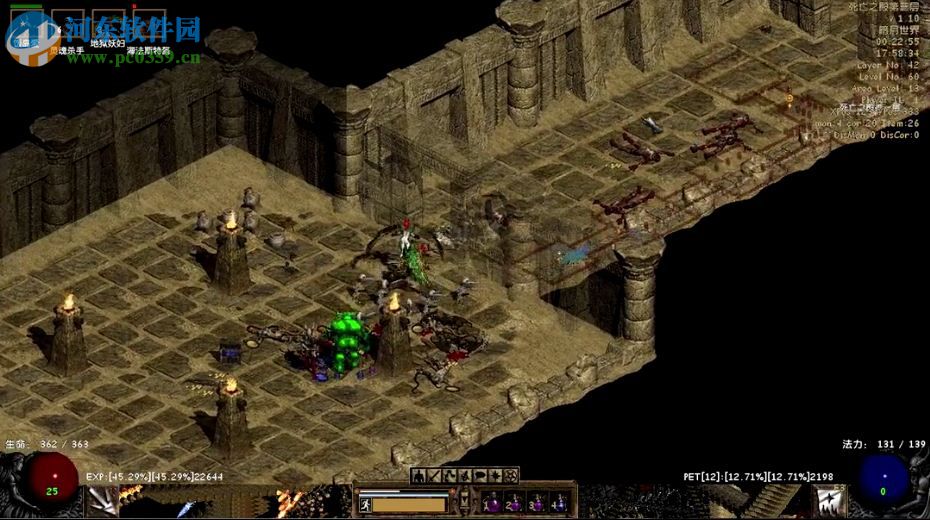Open the pentagram game menu icon
Screen dimensions: 930x520
(x=512, y=476)
